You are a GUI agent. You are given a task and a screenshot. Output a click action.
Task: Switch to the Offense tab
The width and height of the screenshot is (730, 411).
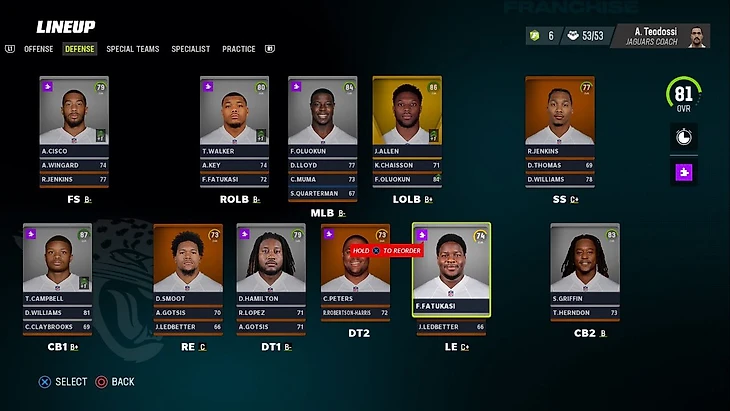(x=38, y=49)
